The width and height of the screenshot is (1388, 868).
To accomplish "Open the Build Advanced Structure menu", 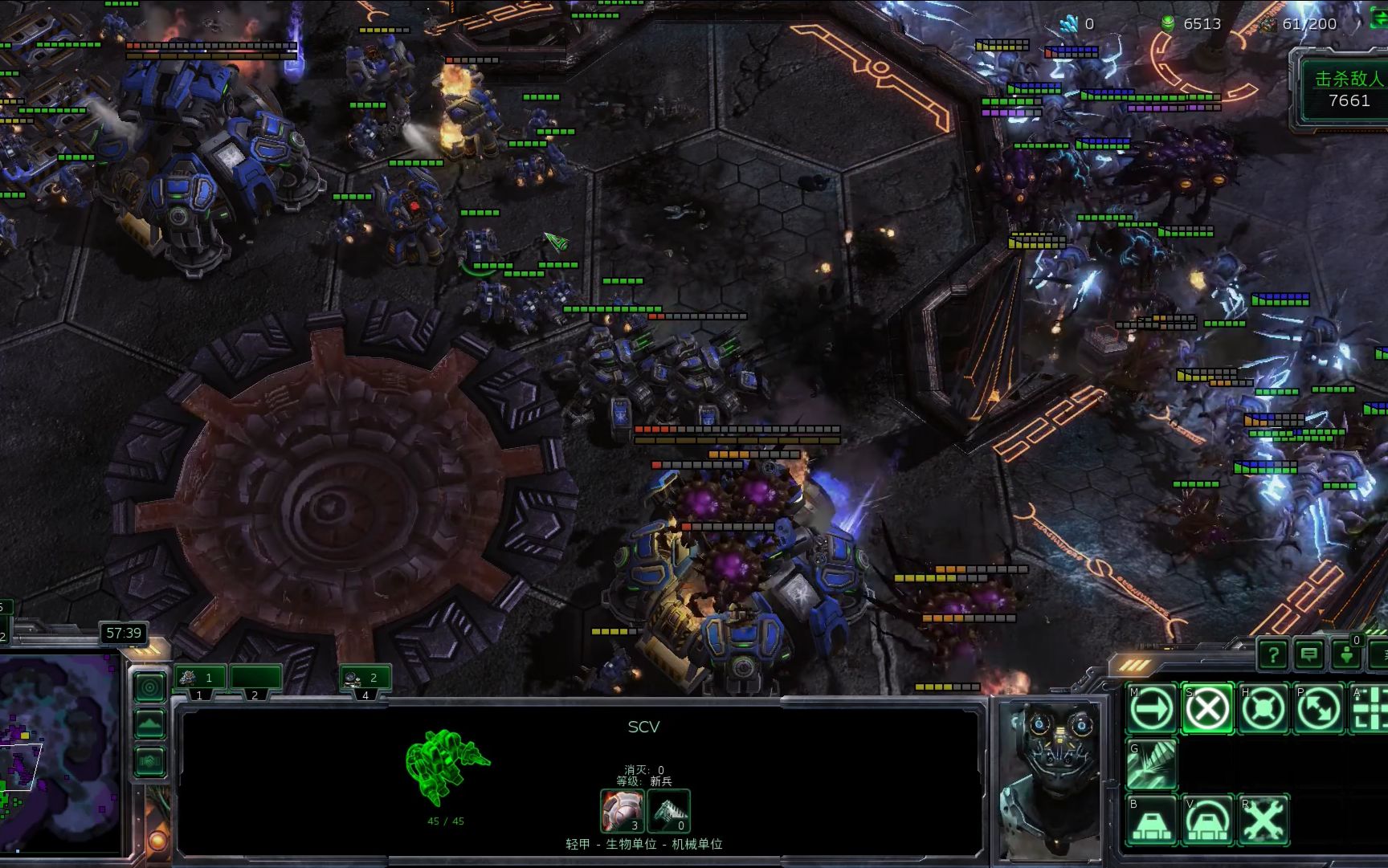I will [1207, 820].
